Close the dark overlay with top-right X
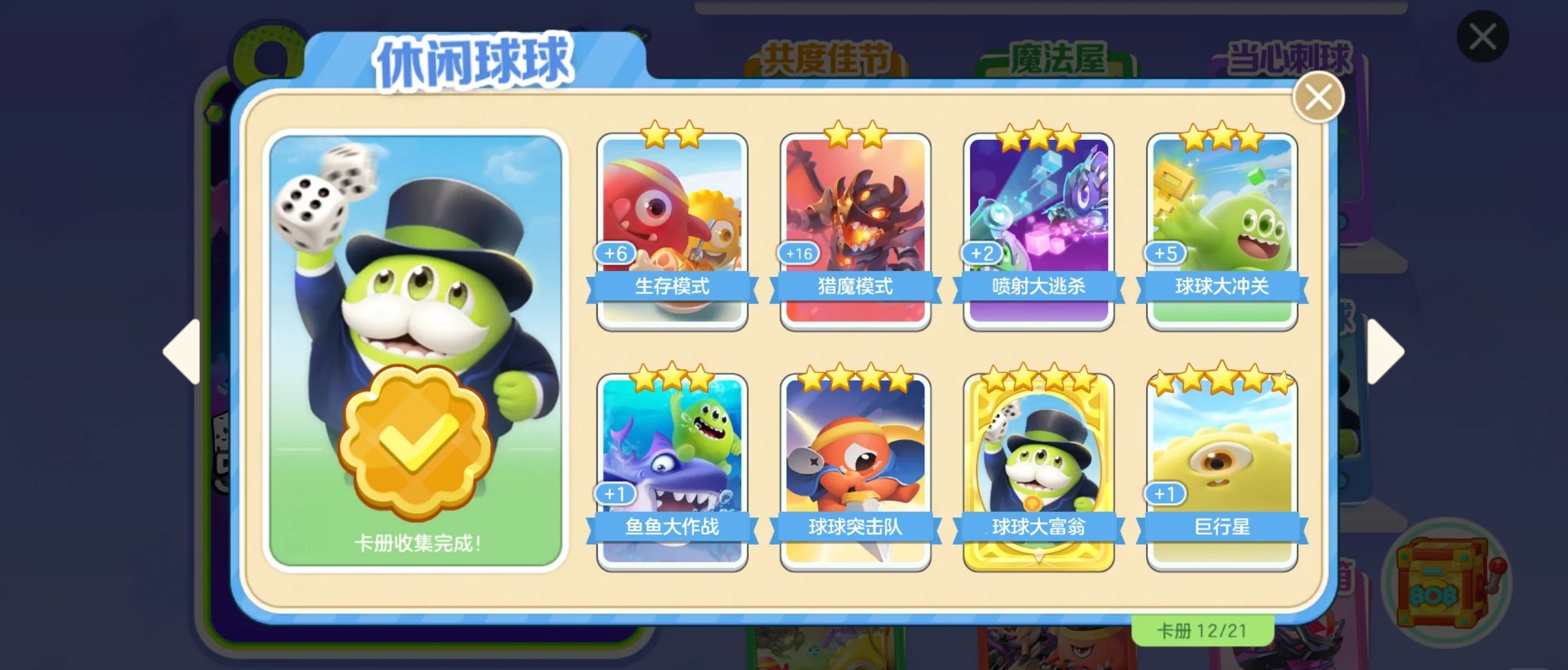The height and width of the screenshot is (670, 1568). point(1482,37)
